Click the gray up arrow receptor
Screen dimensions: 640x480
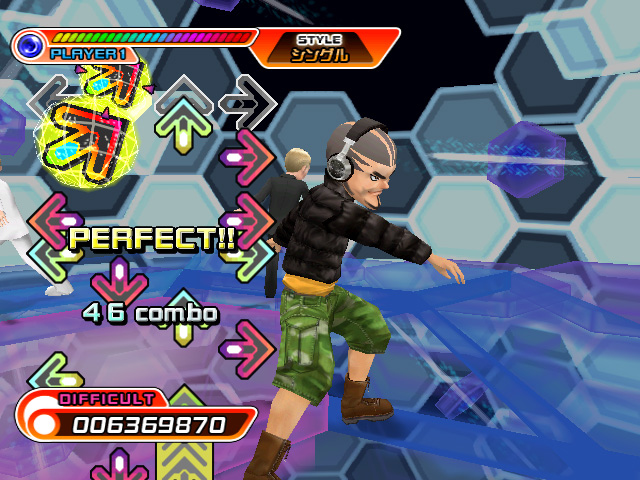pos(184,99)
